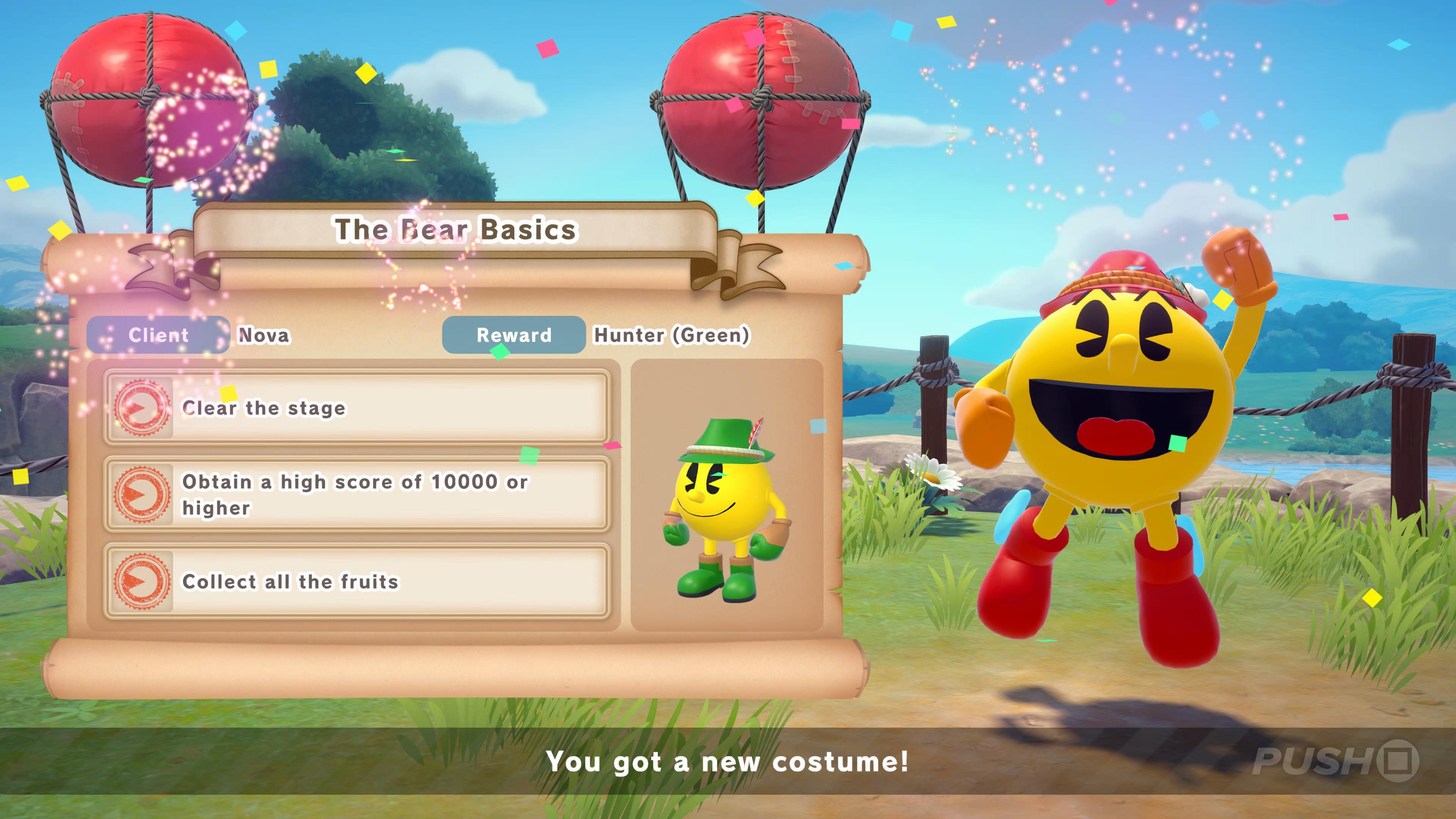Click the Reward label tag
The width and height of the screenshot is (1456, 819).
point(513,335)
